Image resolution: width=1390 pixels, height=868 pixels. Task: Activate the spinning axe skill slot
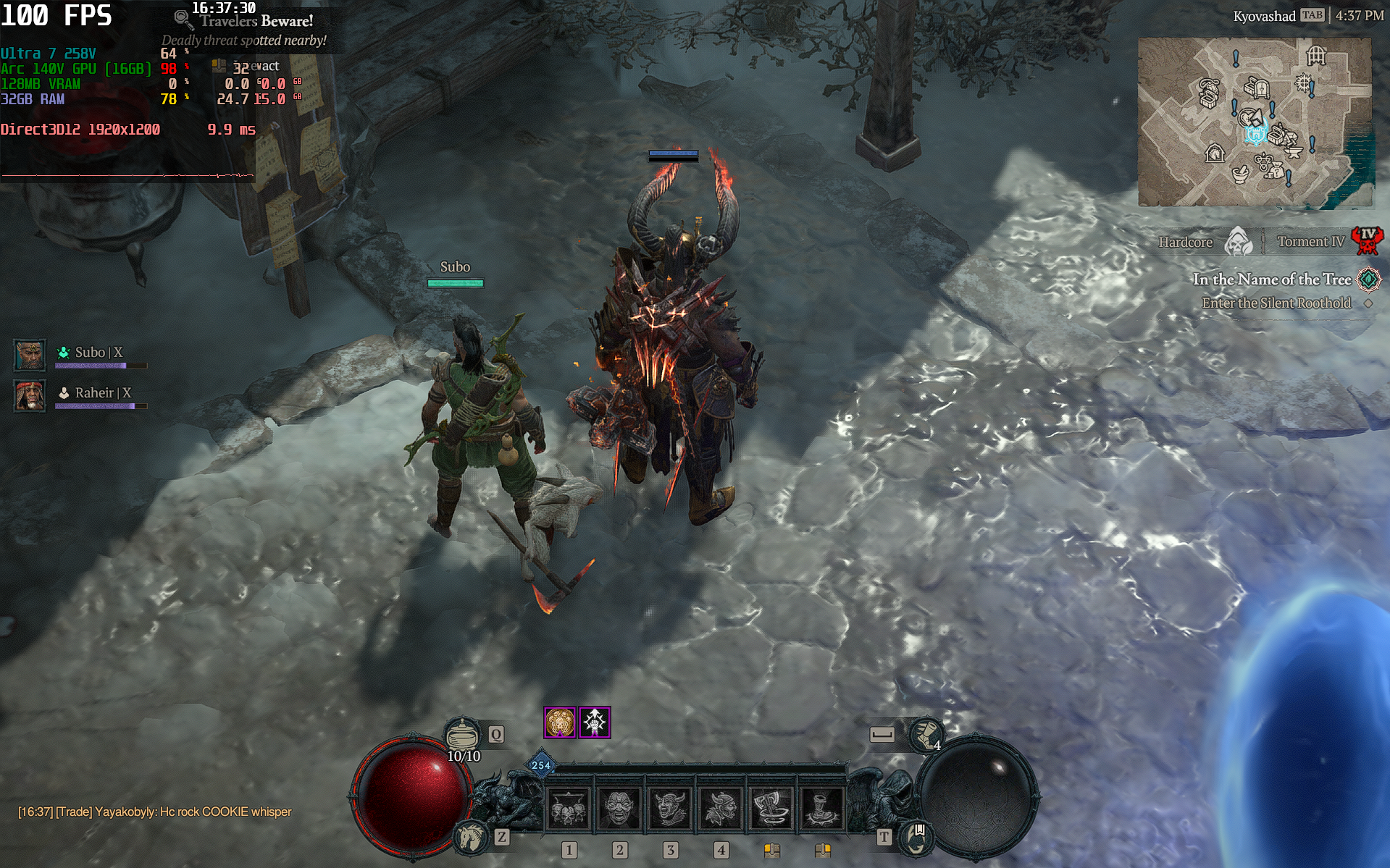tap(772, 806)
